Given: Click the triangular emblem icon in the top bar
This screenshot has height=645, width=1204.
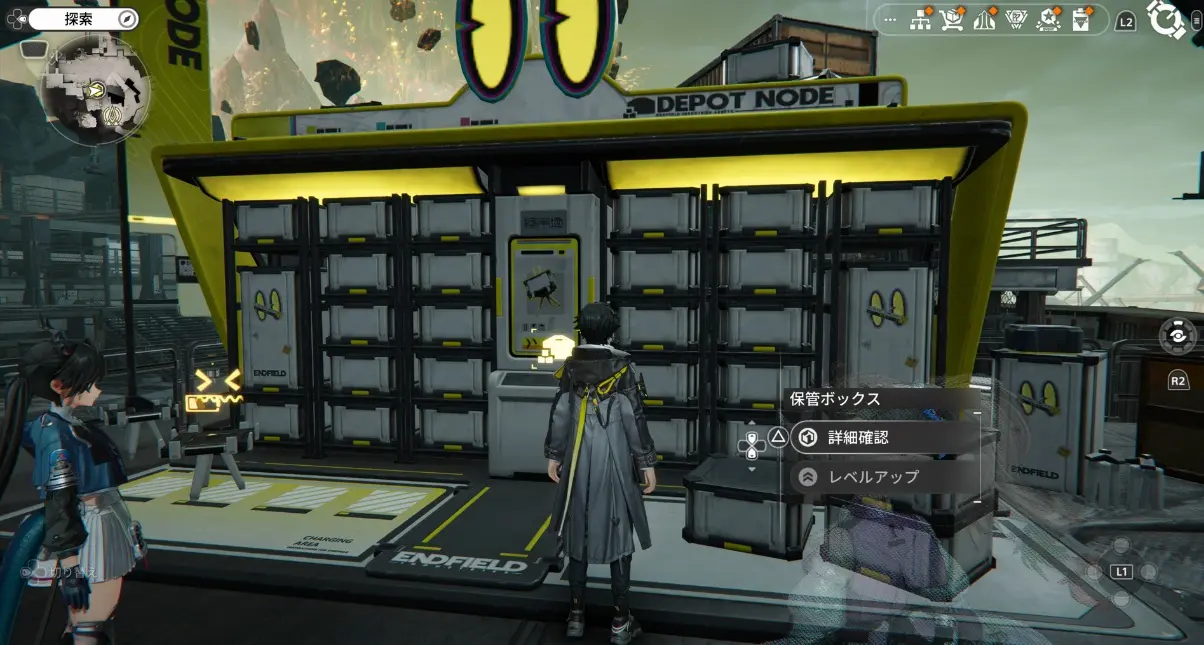Looking at the screenshot, I should (1015, 20).
